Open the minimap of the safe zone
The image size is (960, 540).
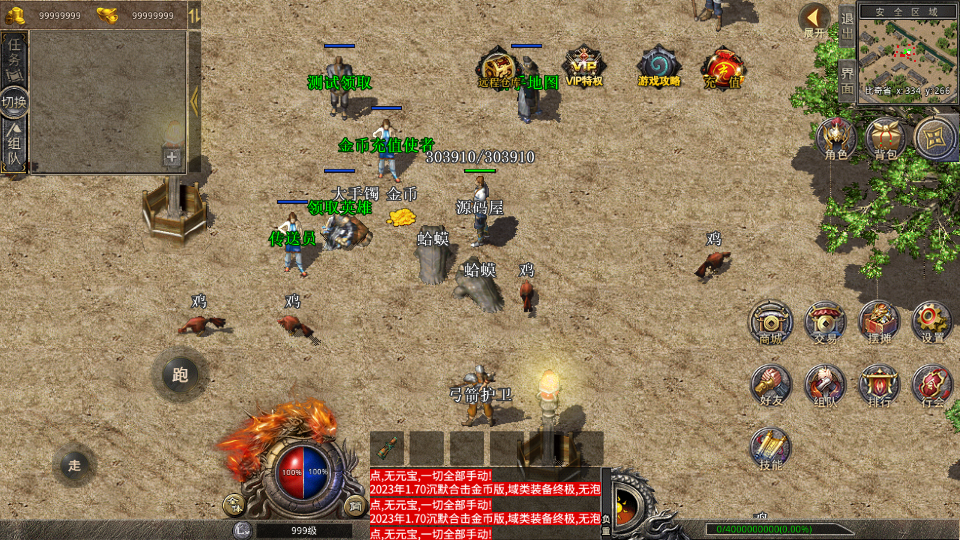pos(906,48)
